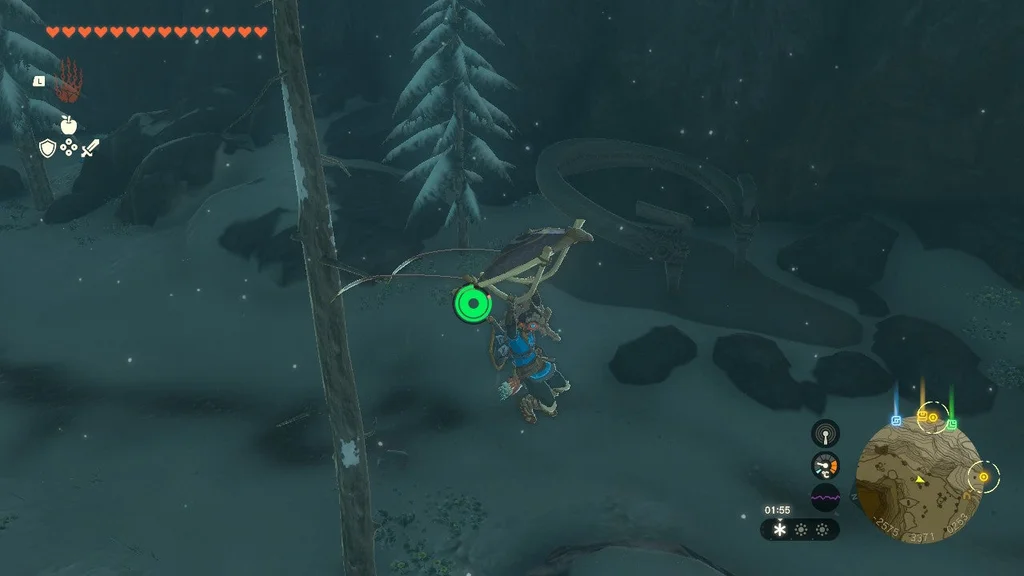The image size is (1024, 576).
Task: Open the shield quick-select icon
Action: [x=47, y=149]
